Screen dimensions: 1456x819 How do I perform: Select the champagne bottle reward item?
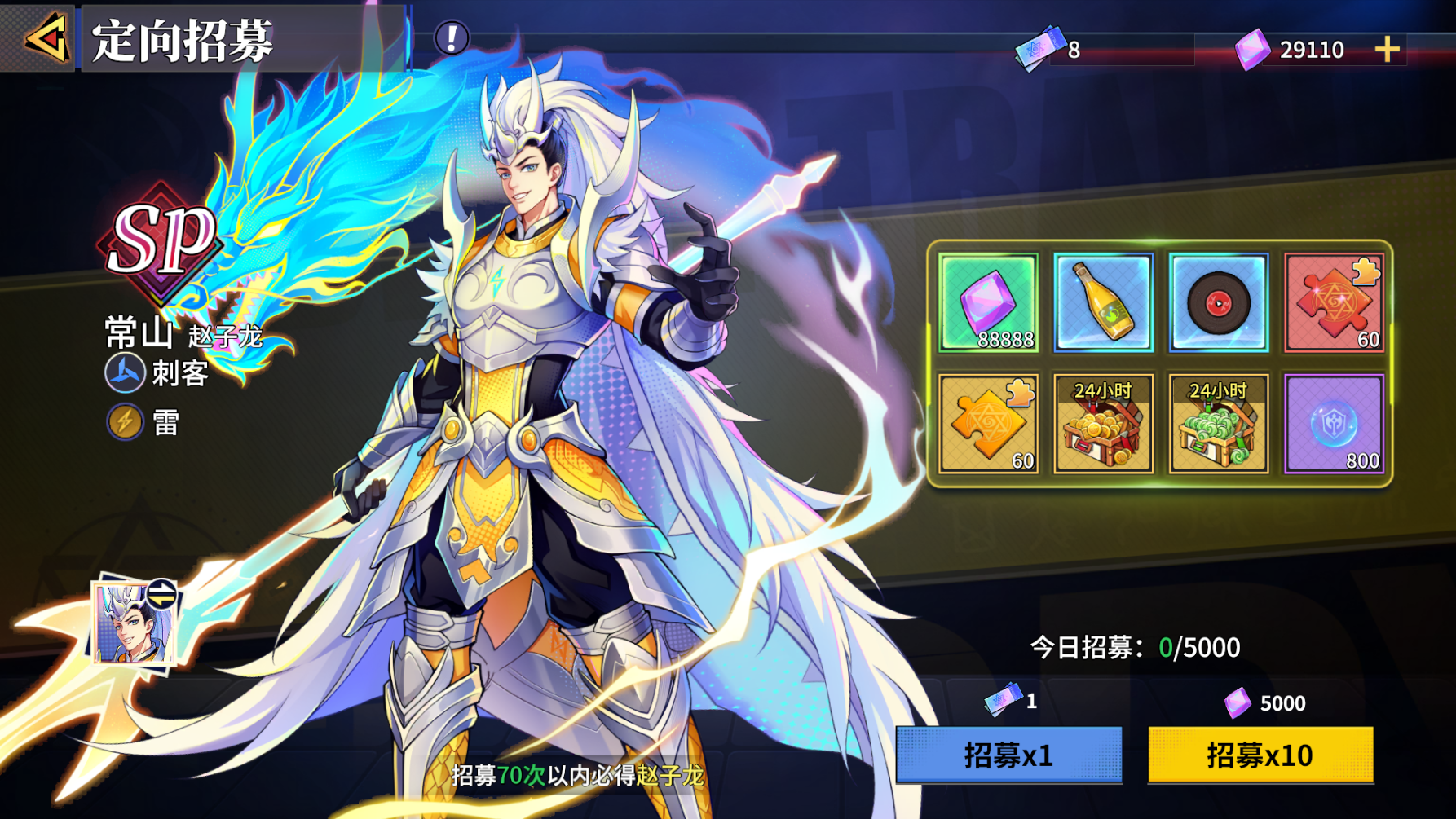pyautogui.click(x=1102, y=303)
